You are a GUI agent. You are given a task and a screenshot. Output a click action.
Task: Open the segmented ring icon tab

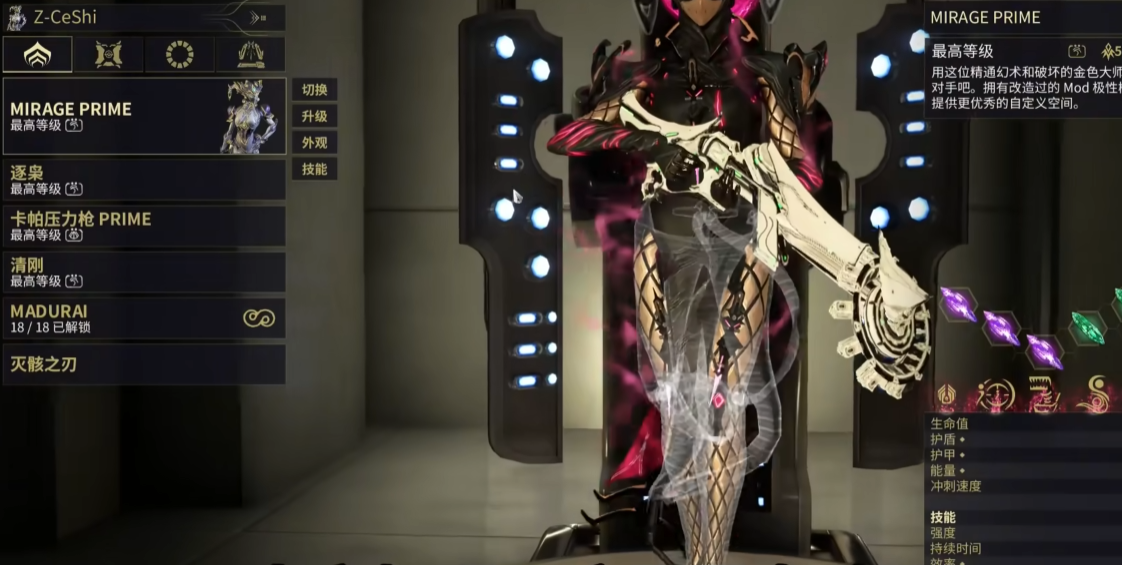point(180,54)
